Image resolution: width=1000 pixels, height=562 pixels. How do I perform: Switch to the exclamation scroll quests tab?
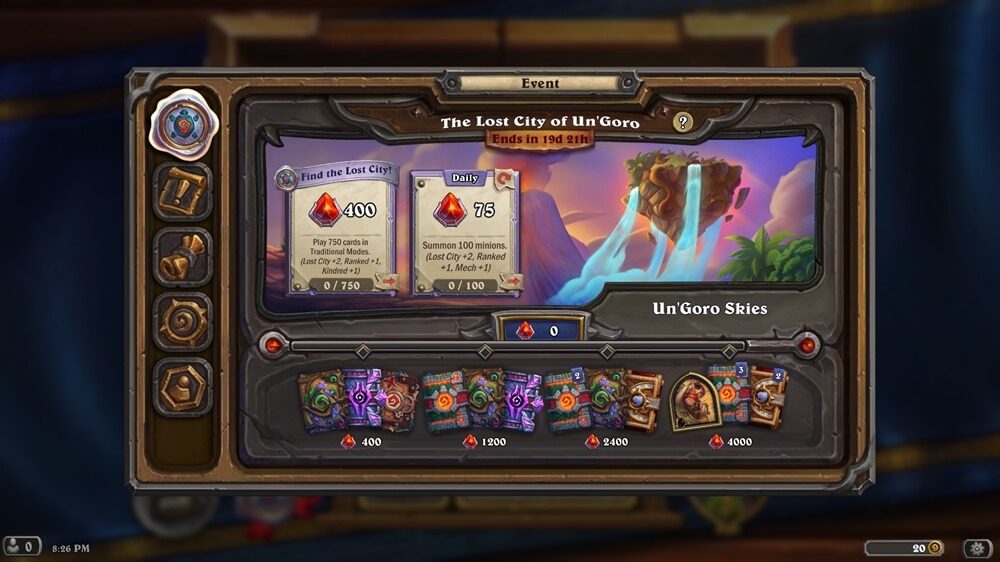click(x=183, y=192)
